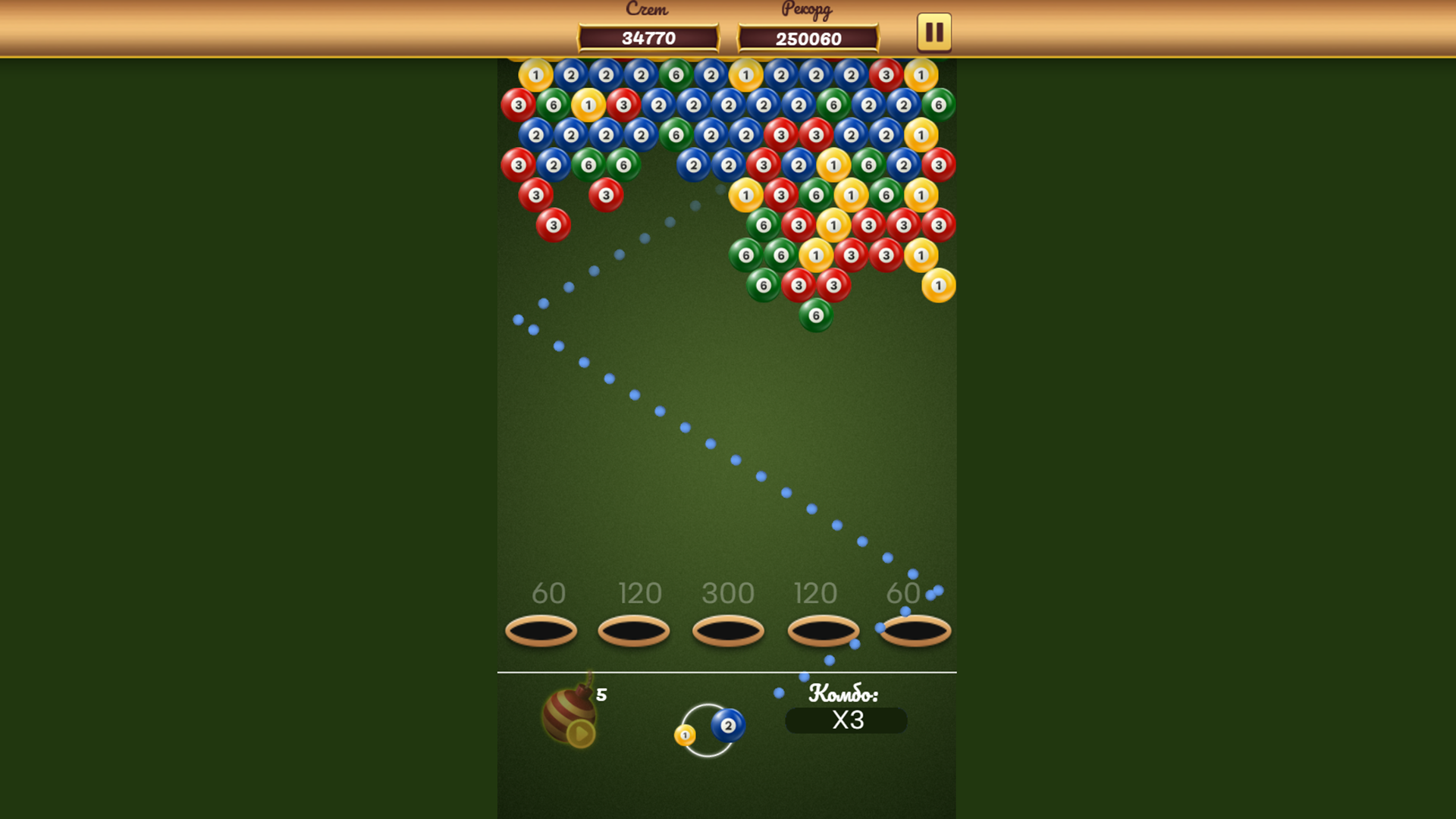Click the Рекорд record panel showing 250060
1456x819 pixels.
(808, 36)
